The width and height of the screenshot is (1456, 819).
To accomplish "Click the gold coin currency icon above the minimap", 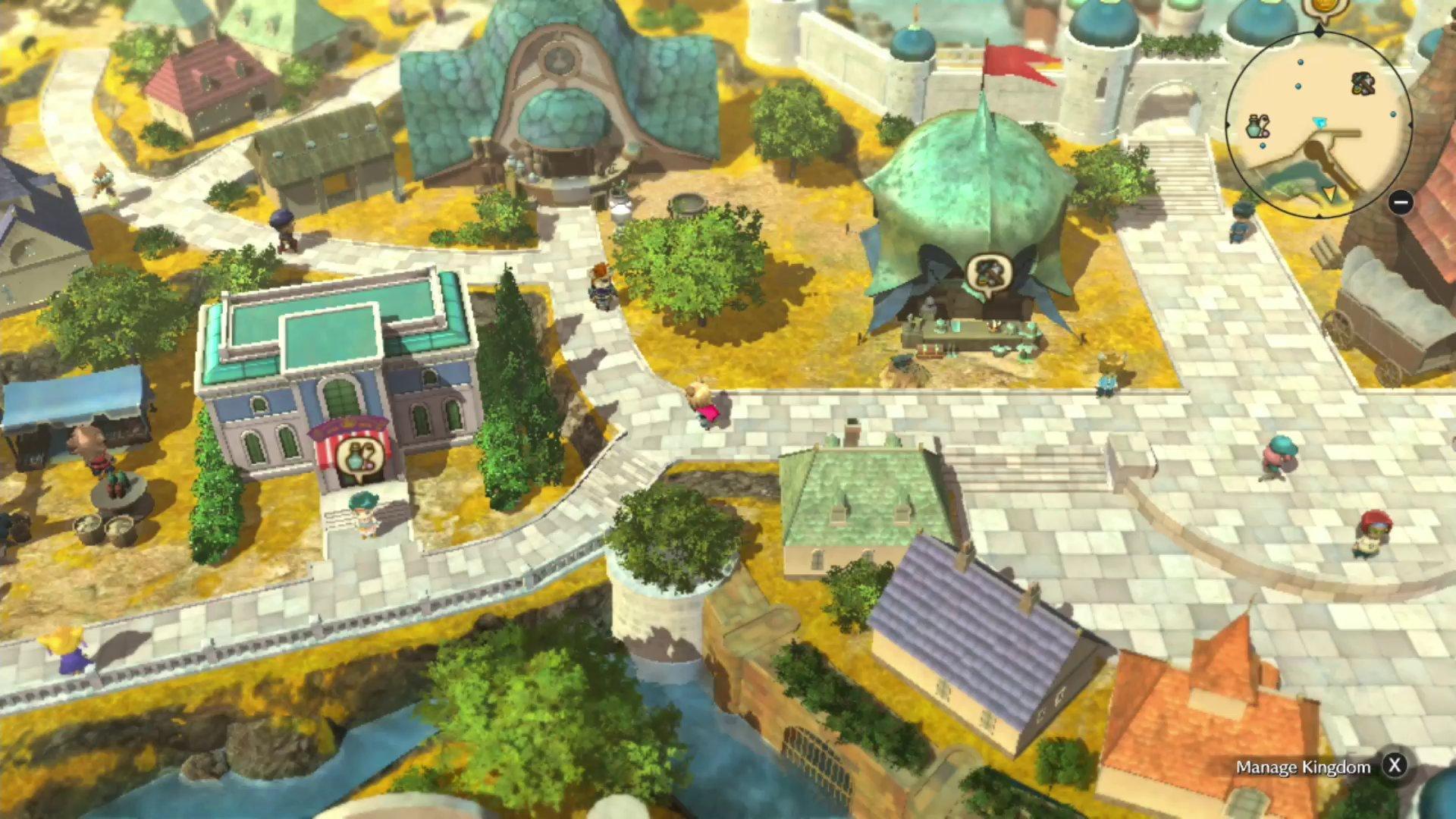I will point(1323,8).
